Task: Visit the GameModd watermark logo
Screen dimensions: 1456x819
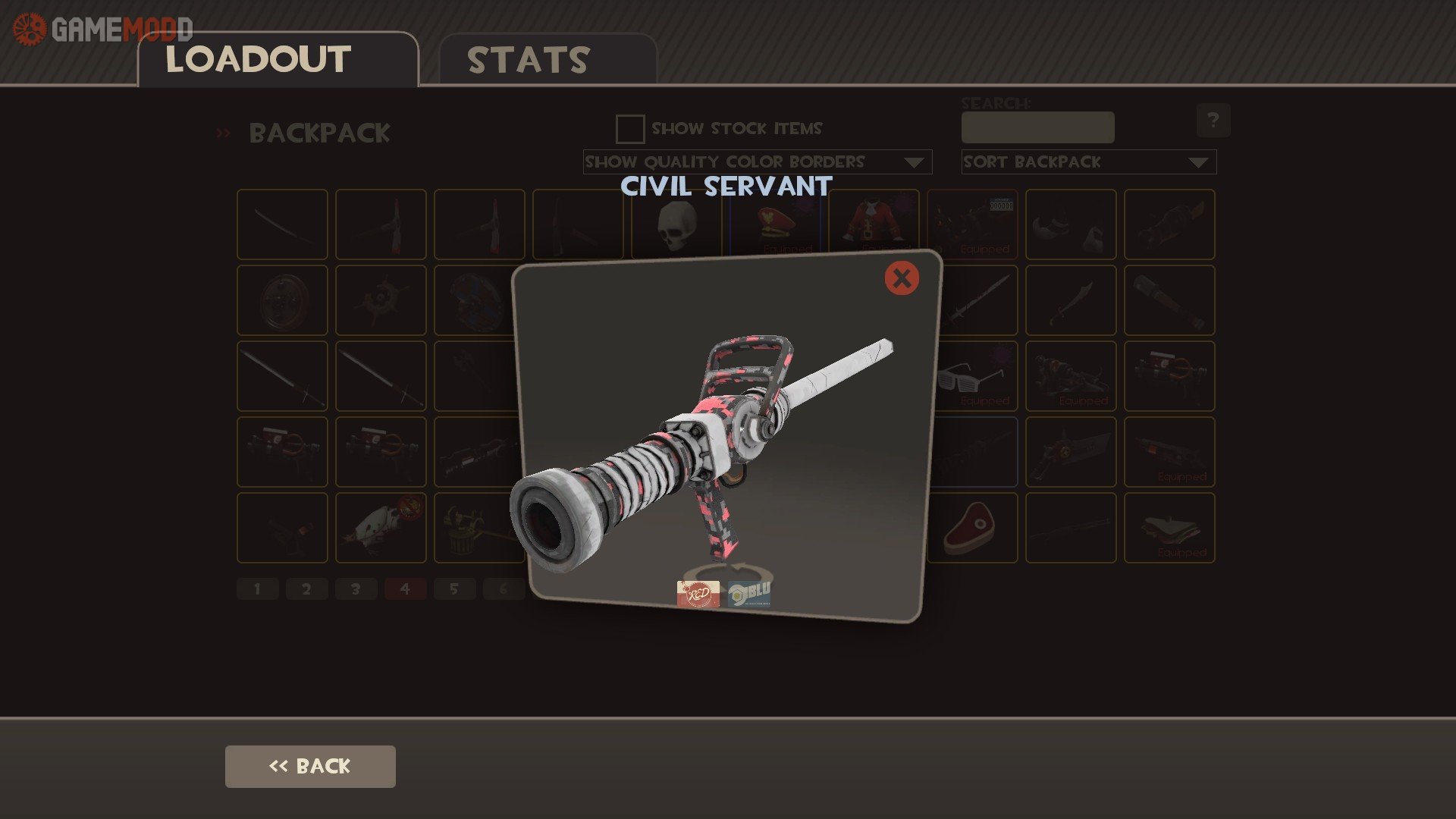Action: pyautogui.click(x=102, y=29)
